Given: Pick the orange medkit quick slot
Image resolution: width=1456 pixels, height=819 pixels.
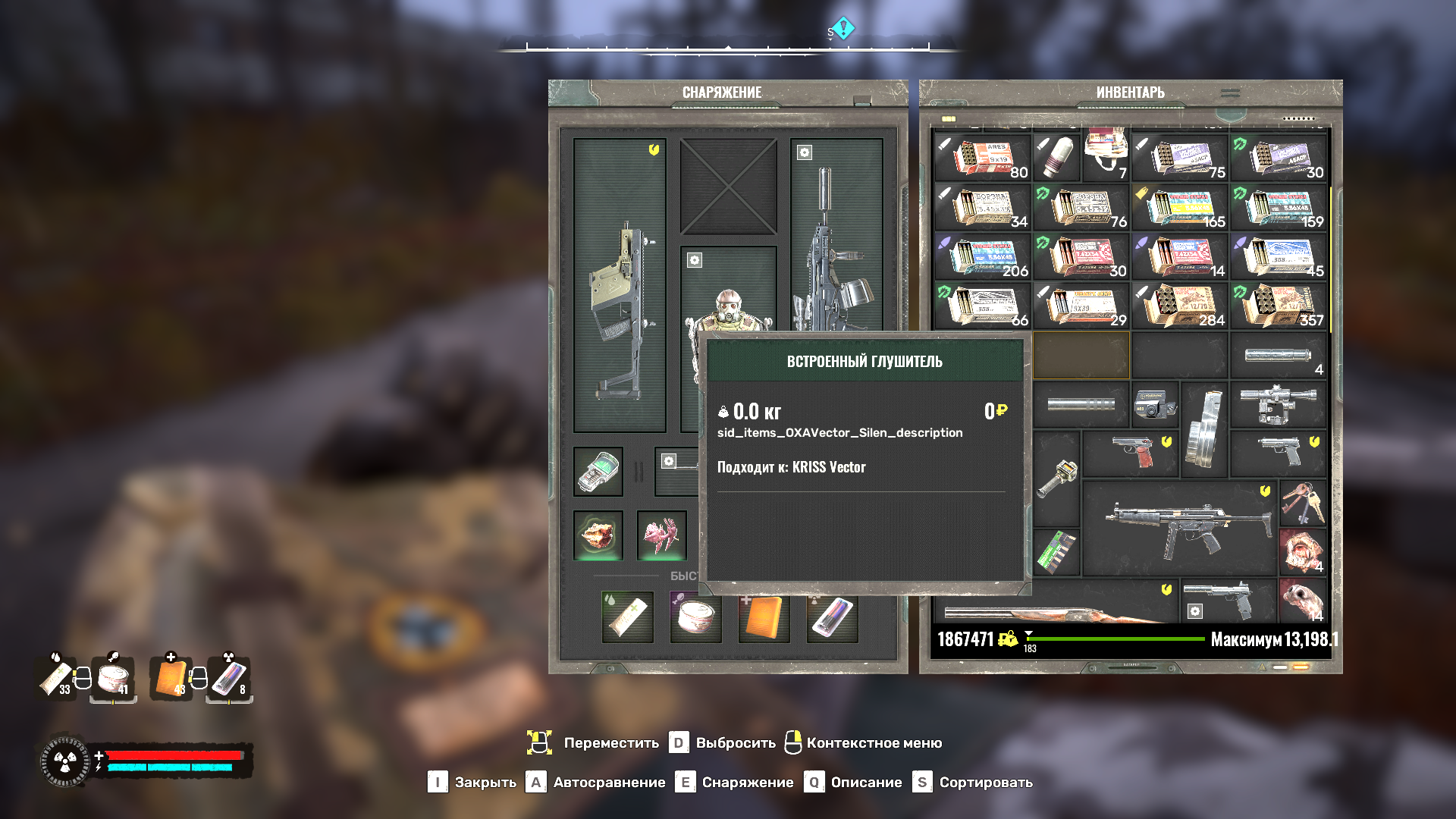Looking at the screenshot, I should [x=764, y=617].
